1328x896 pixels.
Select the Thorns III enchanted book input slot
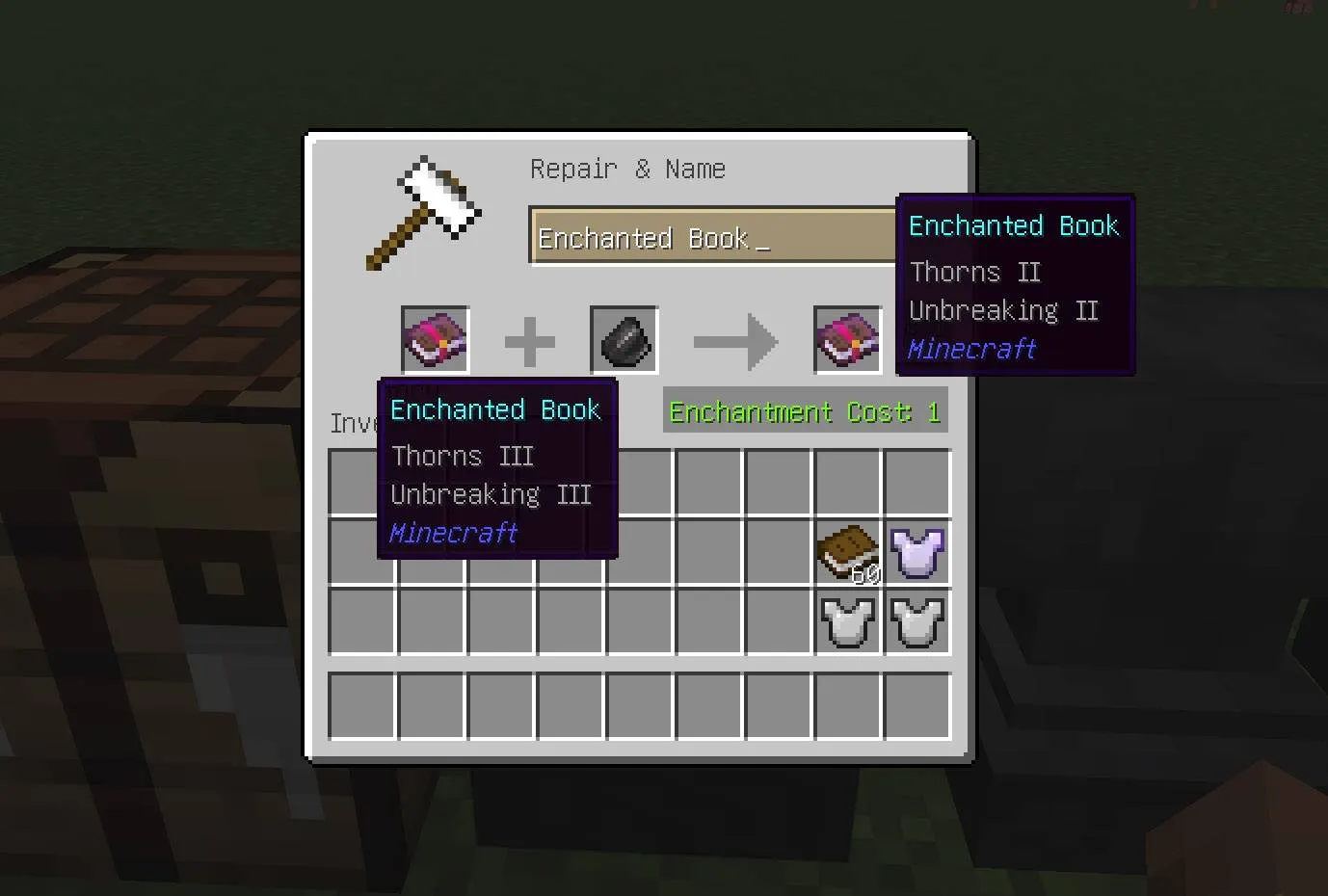click(435, 339)
